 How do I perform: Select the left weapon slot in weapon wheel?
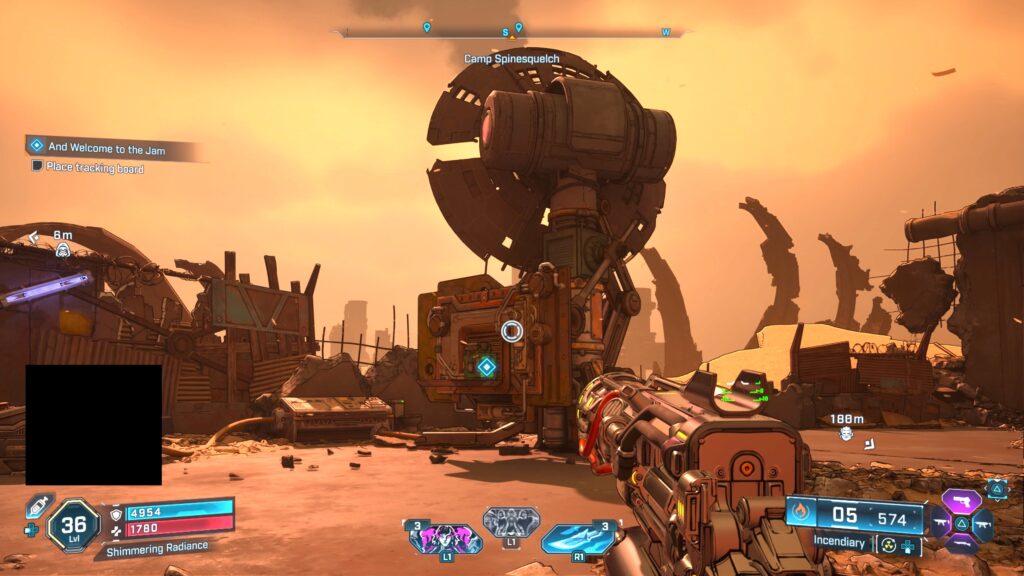(941, 523)
